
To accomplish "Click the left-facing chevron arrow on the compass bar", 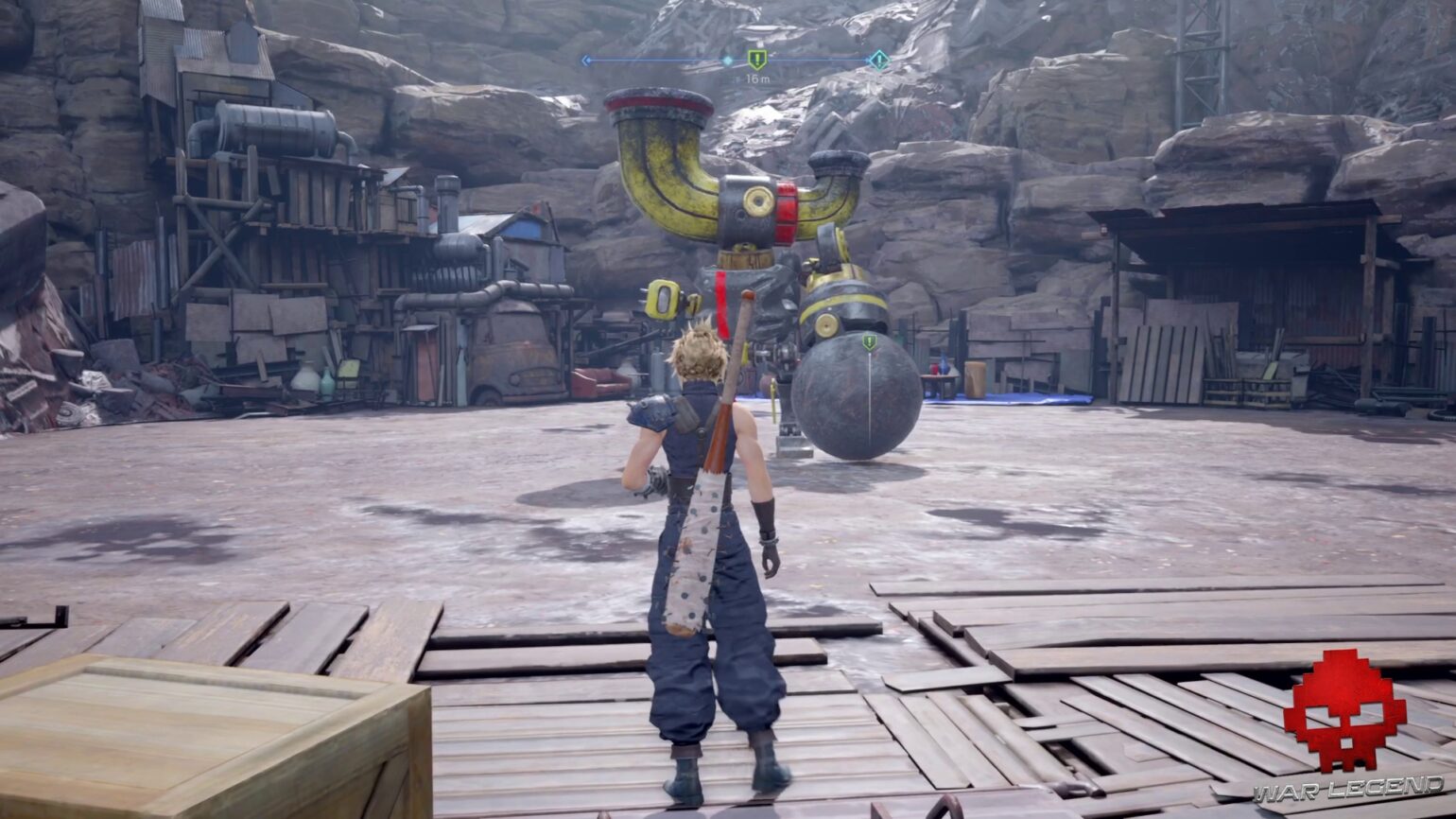I will coord(587,59).
